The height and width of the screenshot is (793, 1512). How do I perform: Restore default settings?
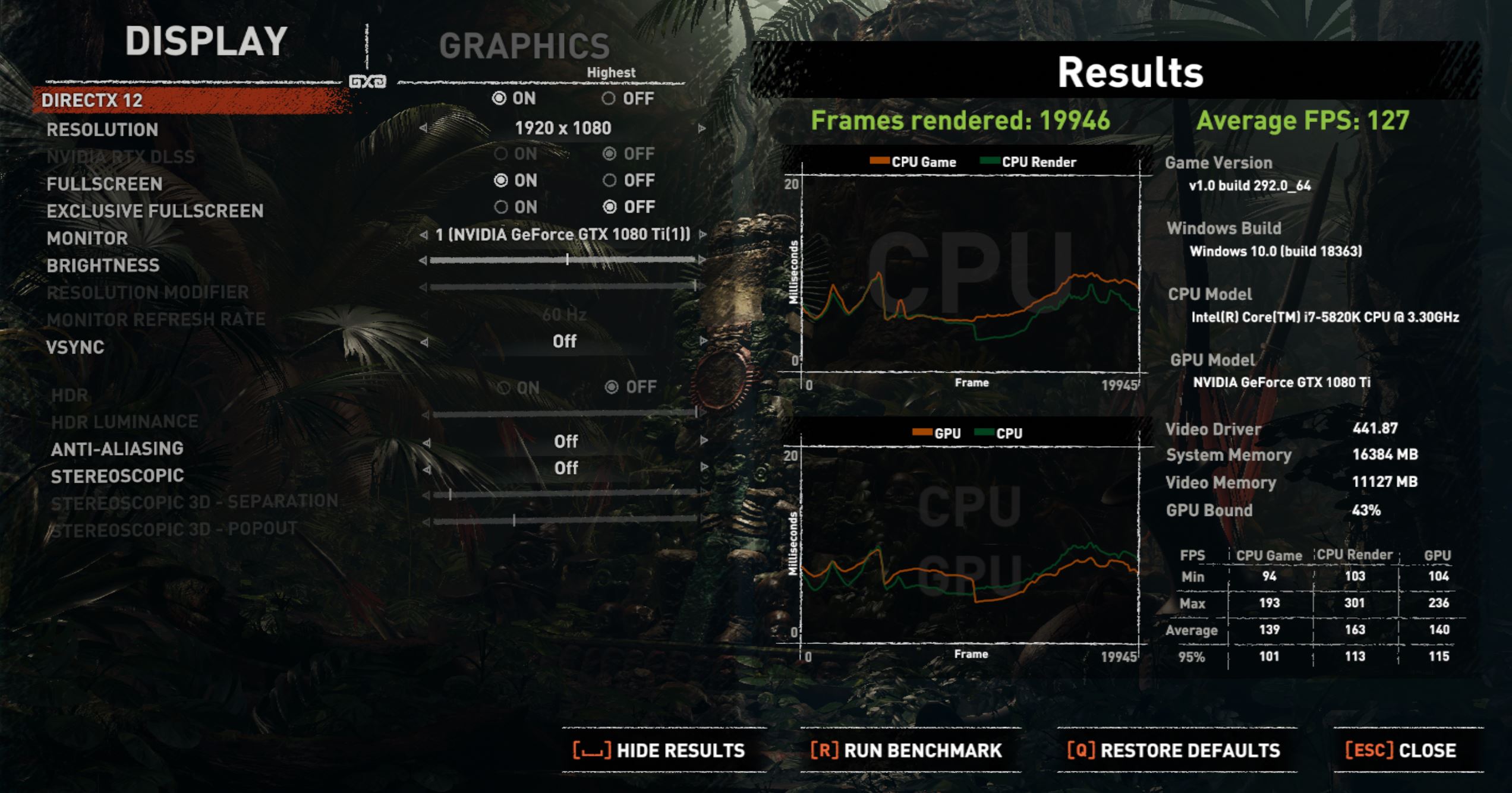(x=1173, y=750)
